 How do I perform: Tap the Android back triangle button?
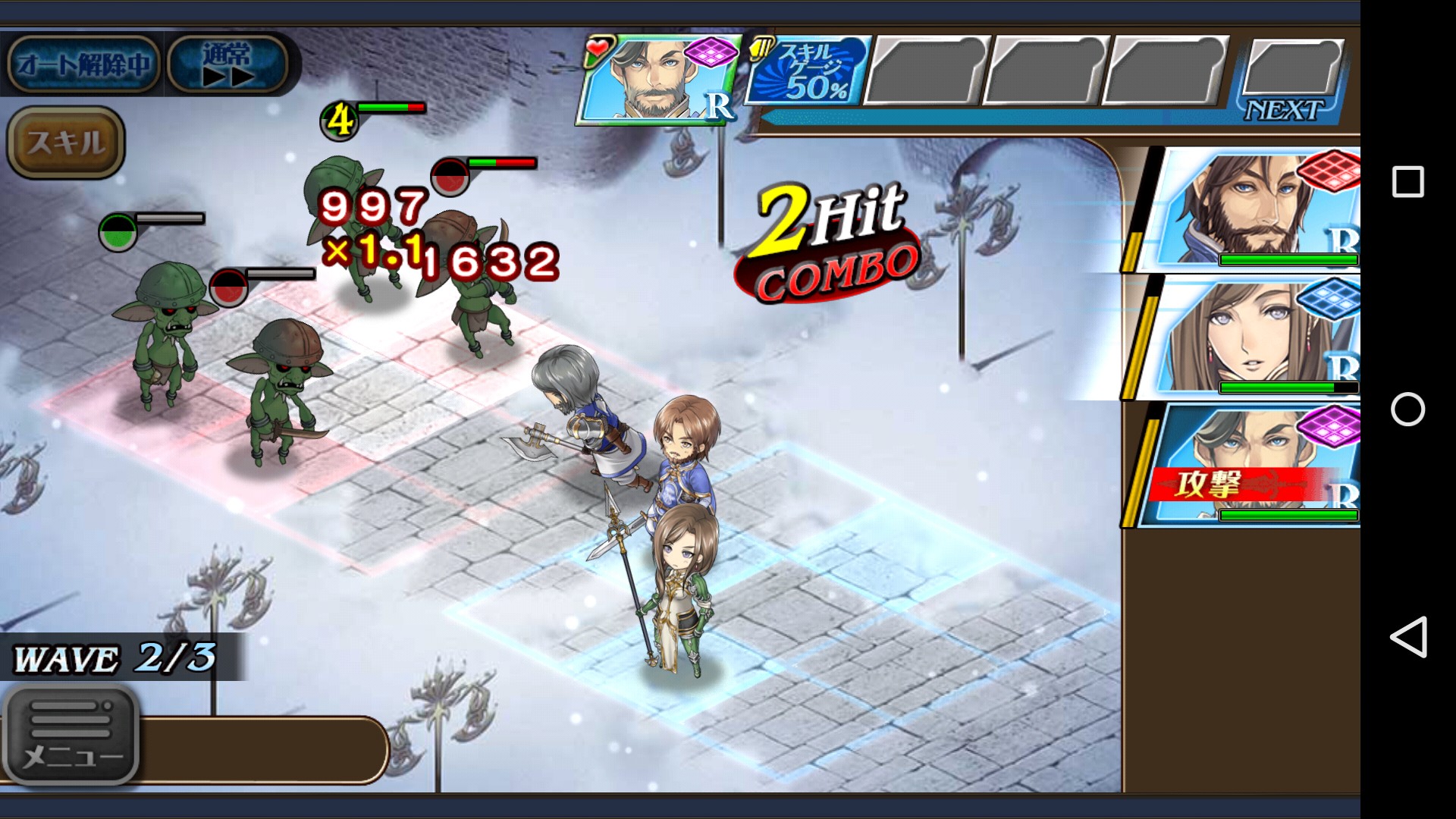(x=1407, y=637)
